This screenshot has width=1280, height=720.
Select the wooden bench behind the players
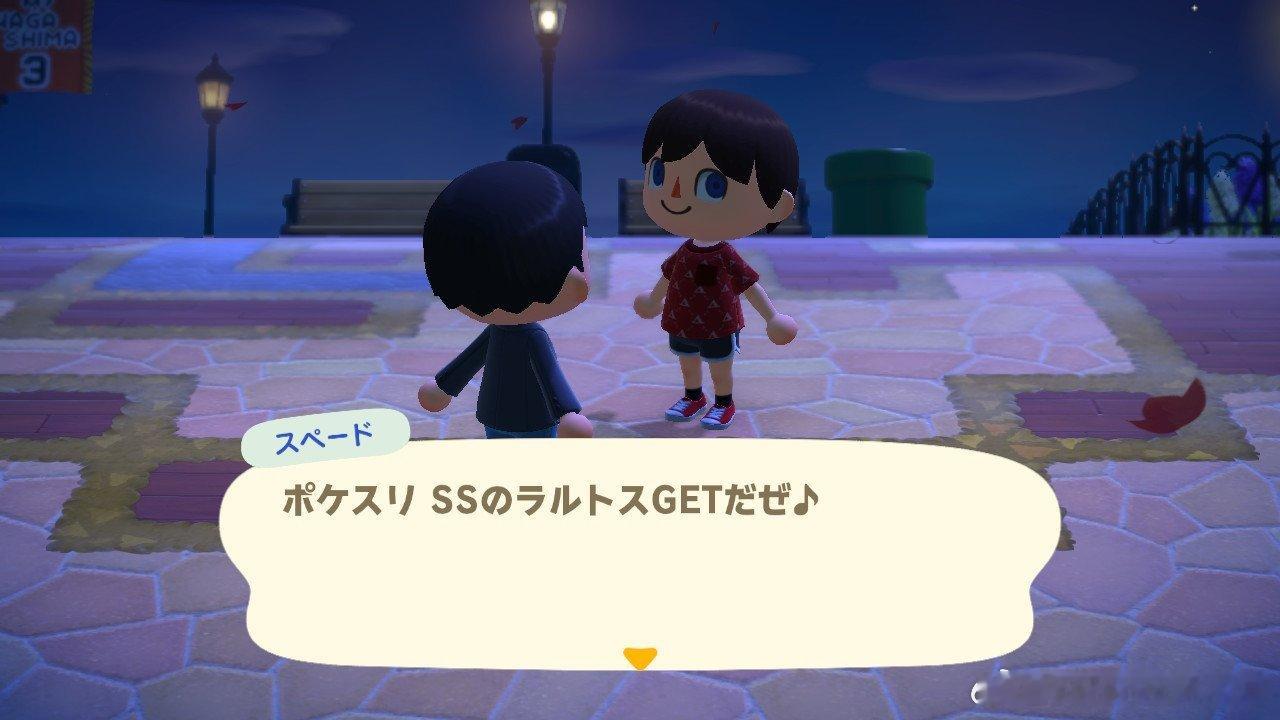click(x=330, y=200)
